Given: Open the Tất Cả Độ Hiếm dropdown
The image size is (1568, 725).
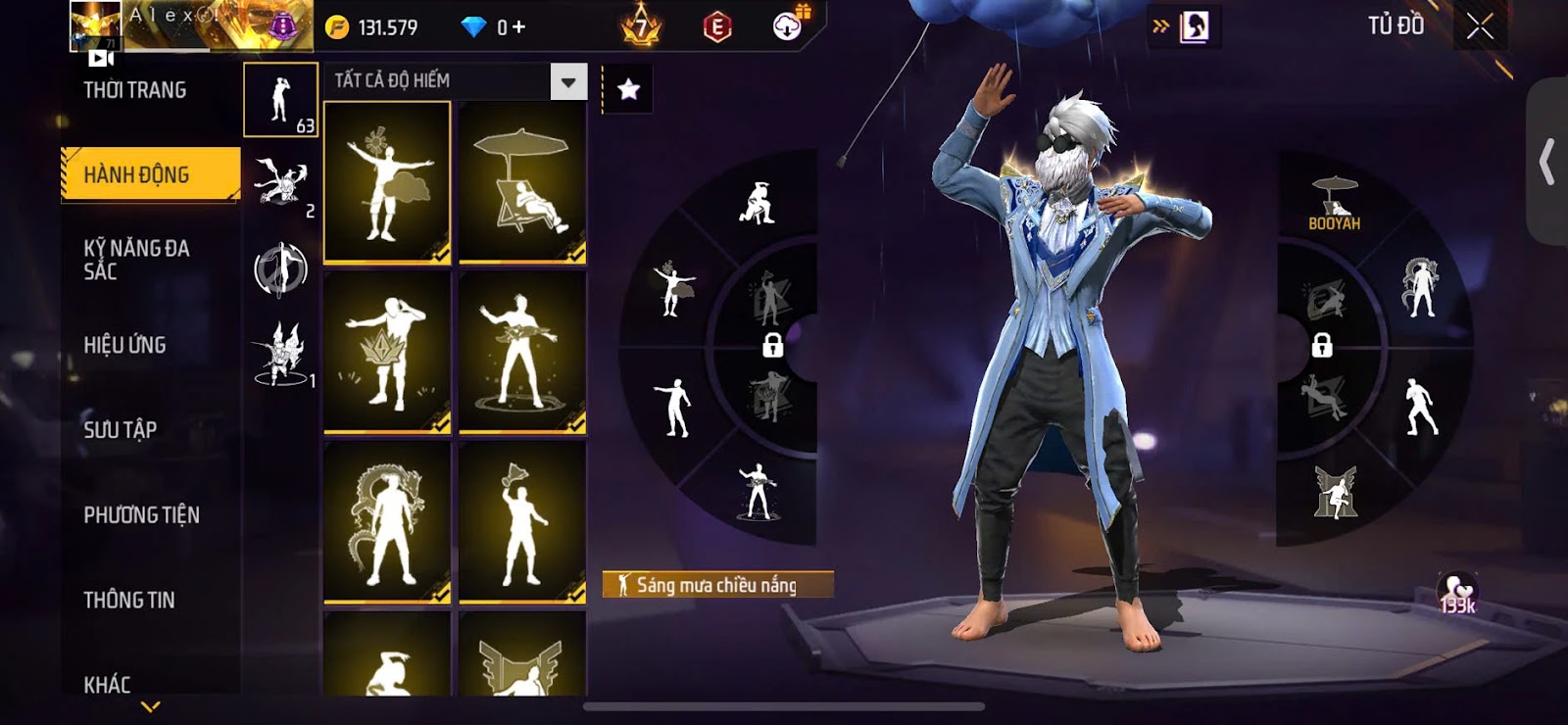Looking at the screenshot, I should [x=567, y=82].
